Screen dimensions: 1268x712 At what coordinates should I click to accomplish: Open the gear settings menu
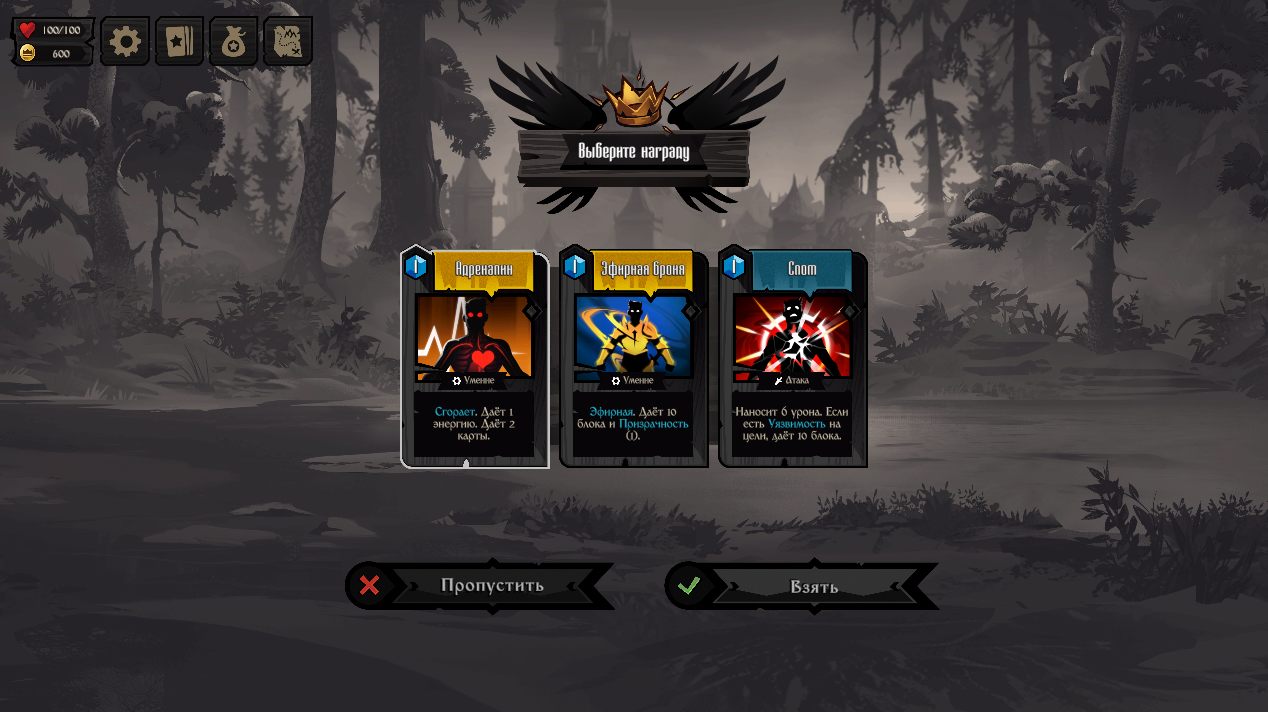tap(125, 42)
